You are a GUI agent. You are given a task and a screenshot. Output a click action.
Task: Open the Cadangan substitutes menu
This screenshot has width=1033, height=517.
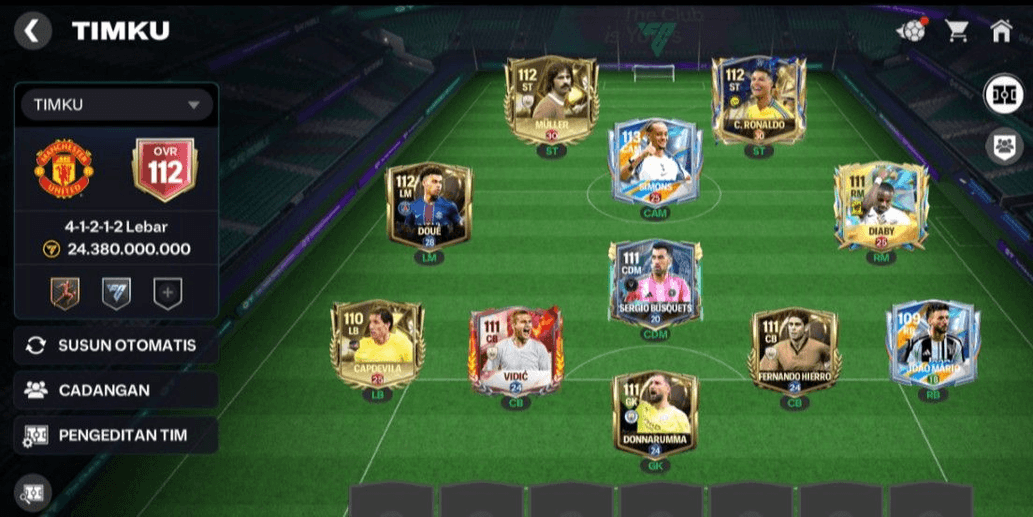116,390
